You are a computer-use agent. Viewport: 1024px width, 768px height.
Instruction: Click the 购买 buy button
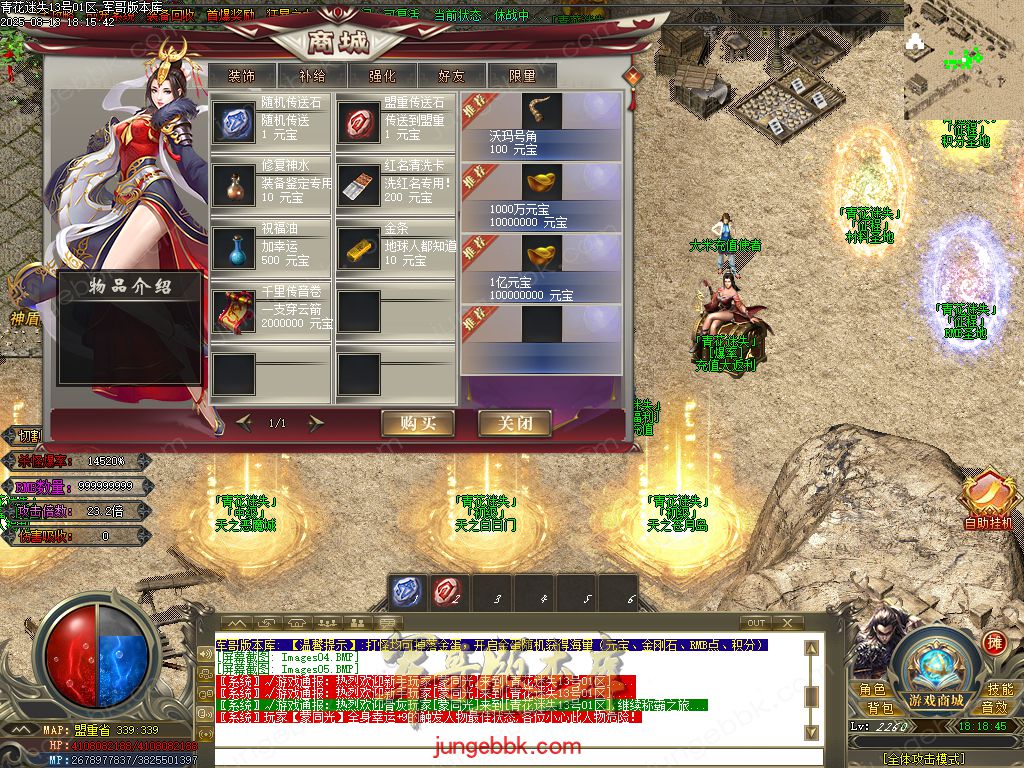(x=417, y=423)
